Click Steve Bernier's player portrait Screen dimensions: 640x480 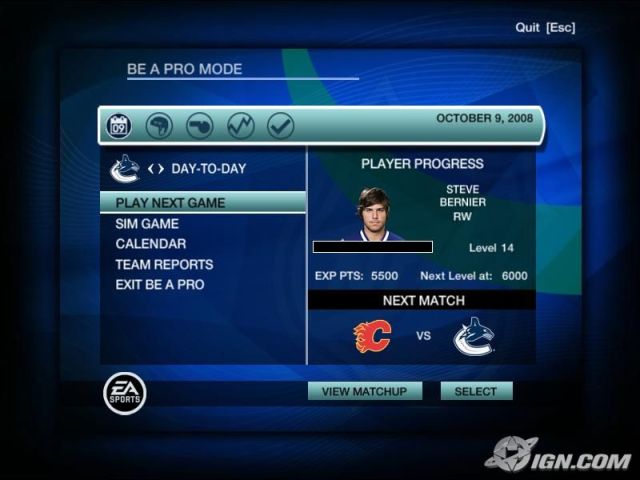tap(375, 213)
